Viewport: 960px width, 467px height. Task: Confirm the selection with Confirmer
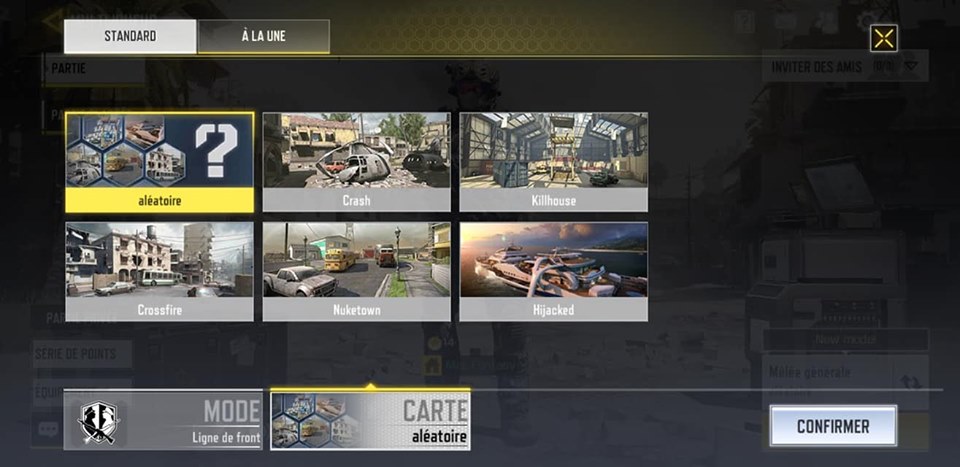(x=832, y=426)
